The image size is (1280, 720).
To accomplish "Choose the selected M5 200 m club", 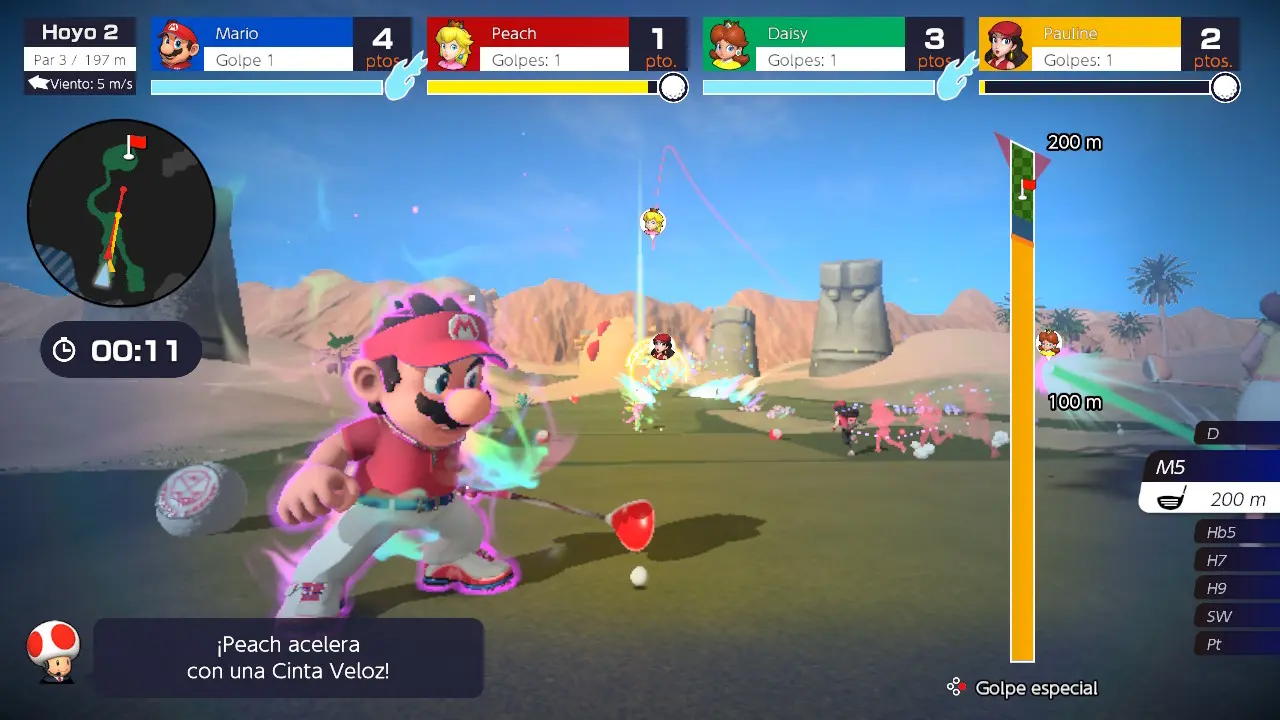I will coord(1212,485).
